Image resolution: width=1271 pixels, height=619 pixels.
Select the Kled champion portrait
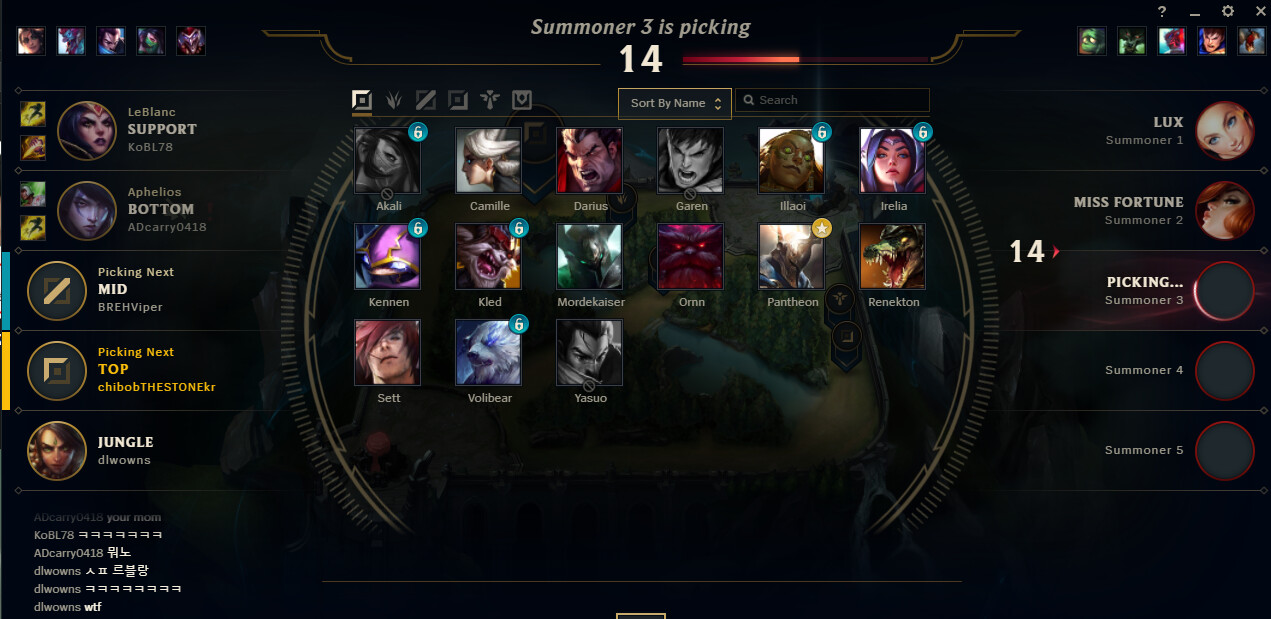coord(489,256)
